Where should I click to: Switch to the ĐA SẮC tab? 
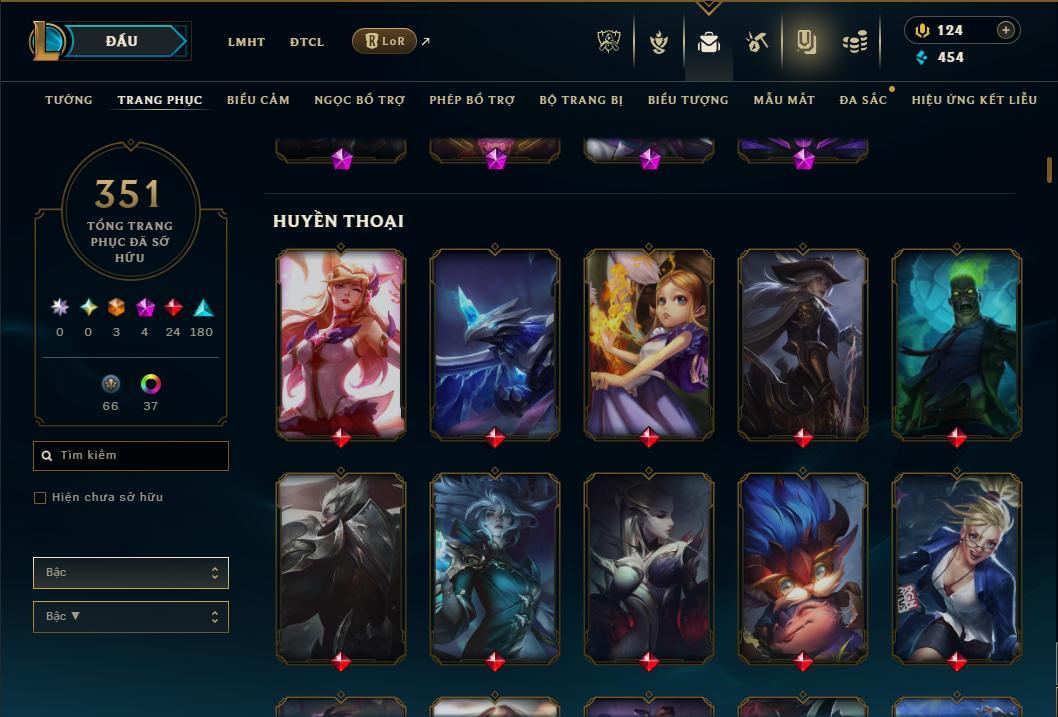coord(863,100)
